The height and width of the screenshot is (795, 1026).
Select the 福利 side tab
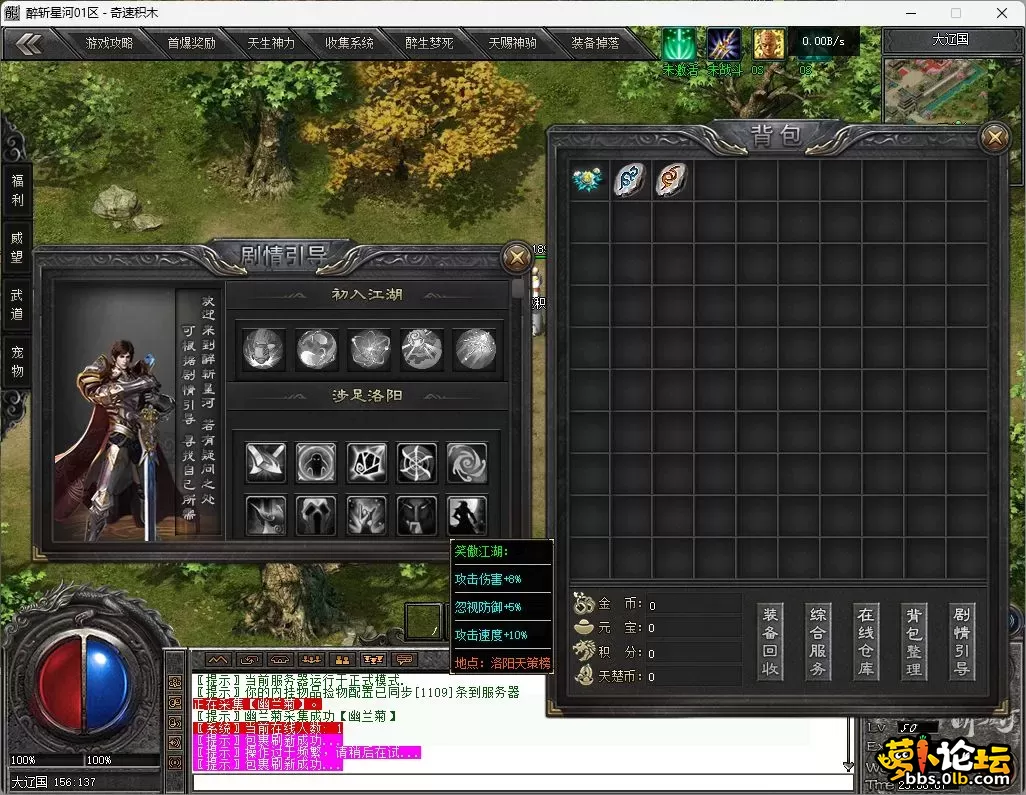pyautogui.click(x=17, y=189)
